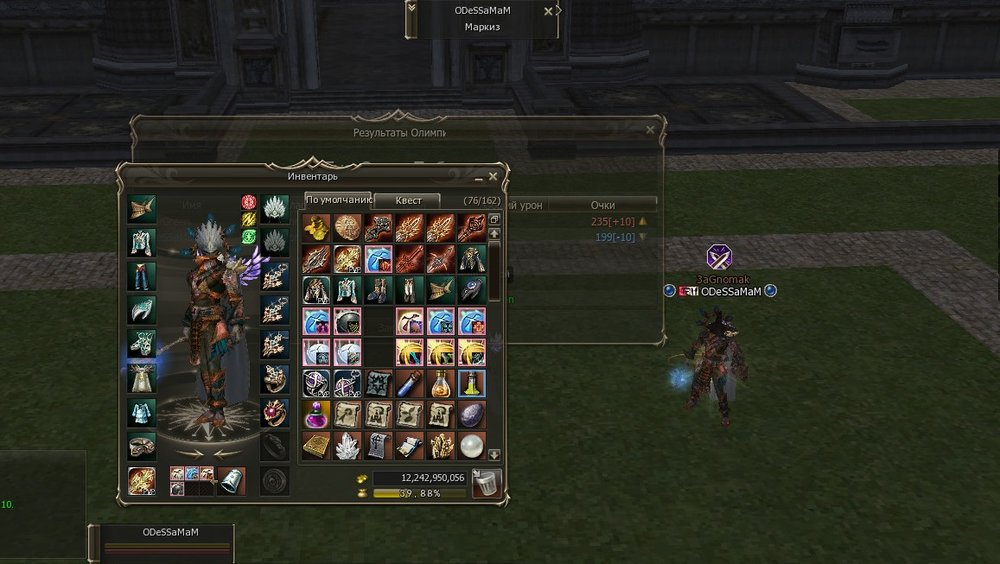Close the Olympiad results window
Image resolution: width=1000 pixels, height=564 pixels.
(x=650, y=130)
